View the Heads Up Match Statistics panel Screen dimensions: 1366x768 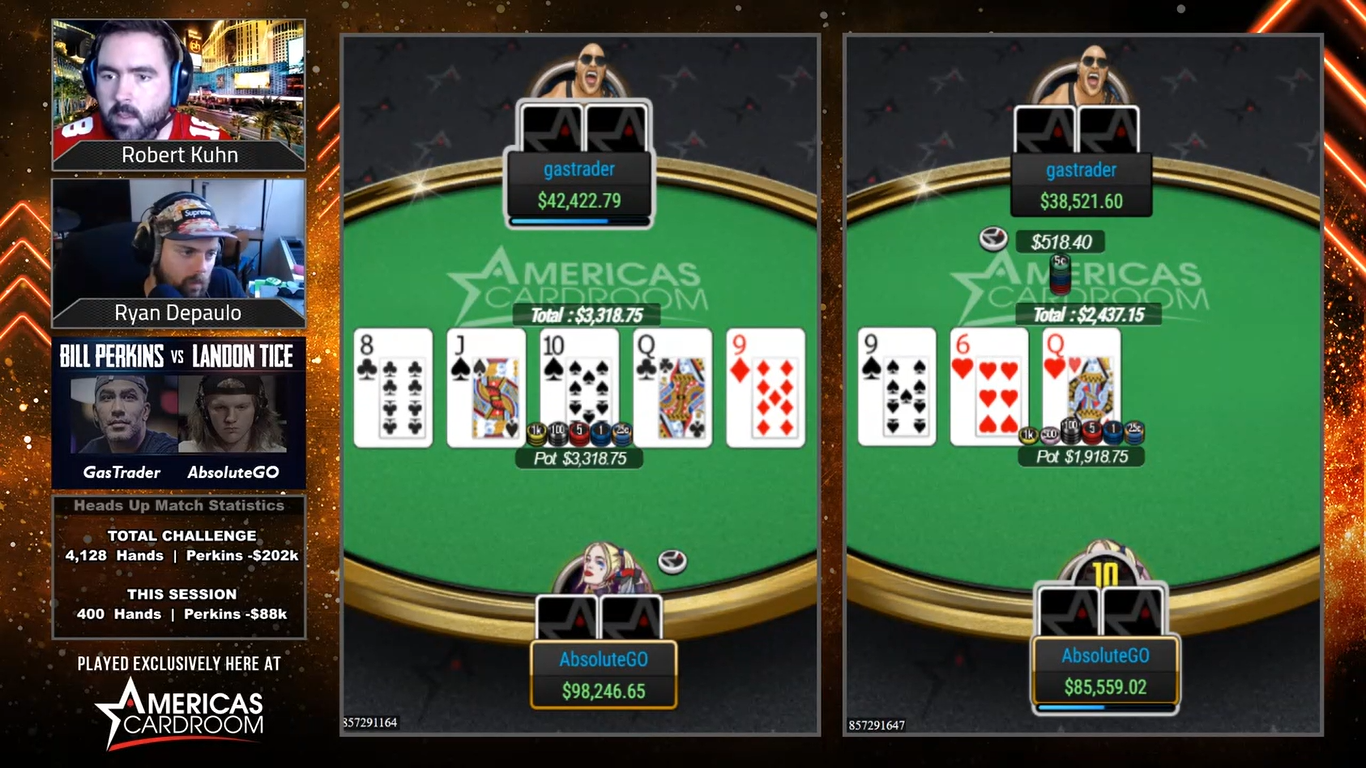pyautogui.click(x=178, y=566)
